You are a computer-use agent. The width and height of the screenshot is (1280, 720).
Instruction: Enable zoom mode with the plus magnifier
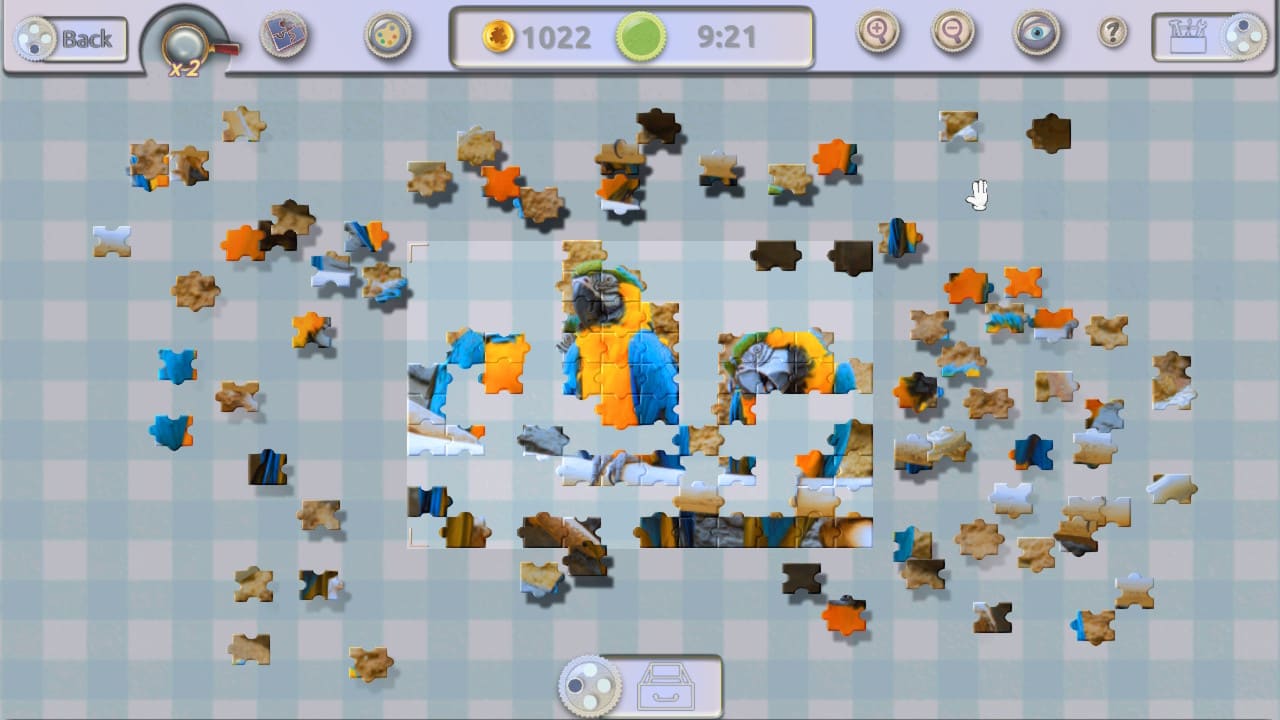[x=877, y=33]
